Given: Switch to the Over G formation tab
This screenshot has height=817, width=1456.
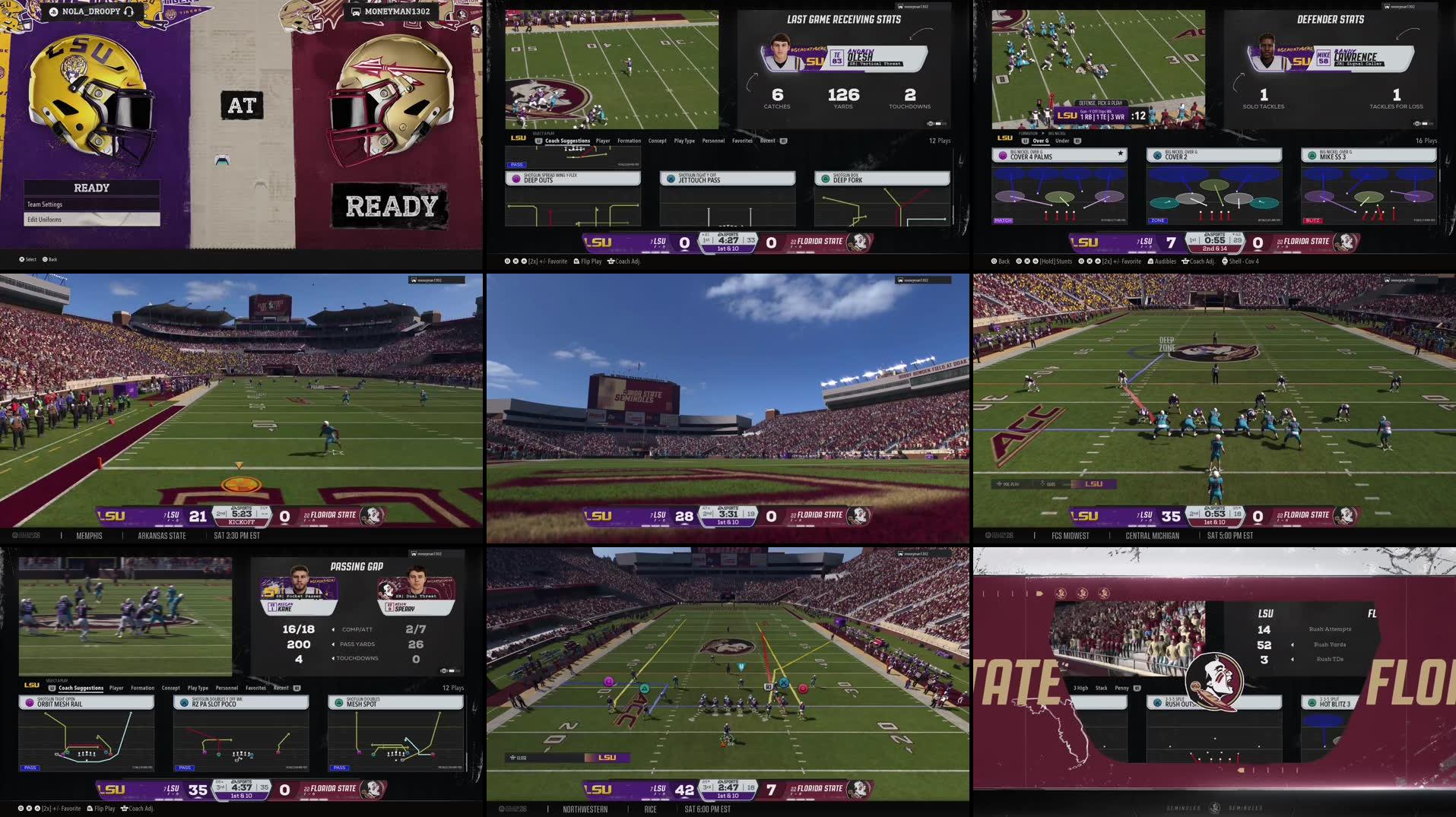Looking at the screenshot, I should click(1040, 141).
